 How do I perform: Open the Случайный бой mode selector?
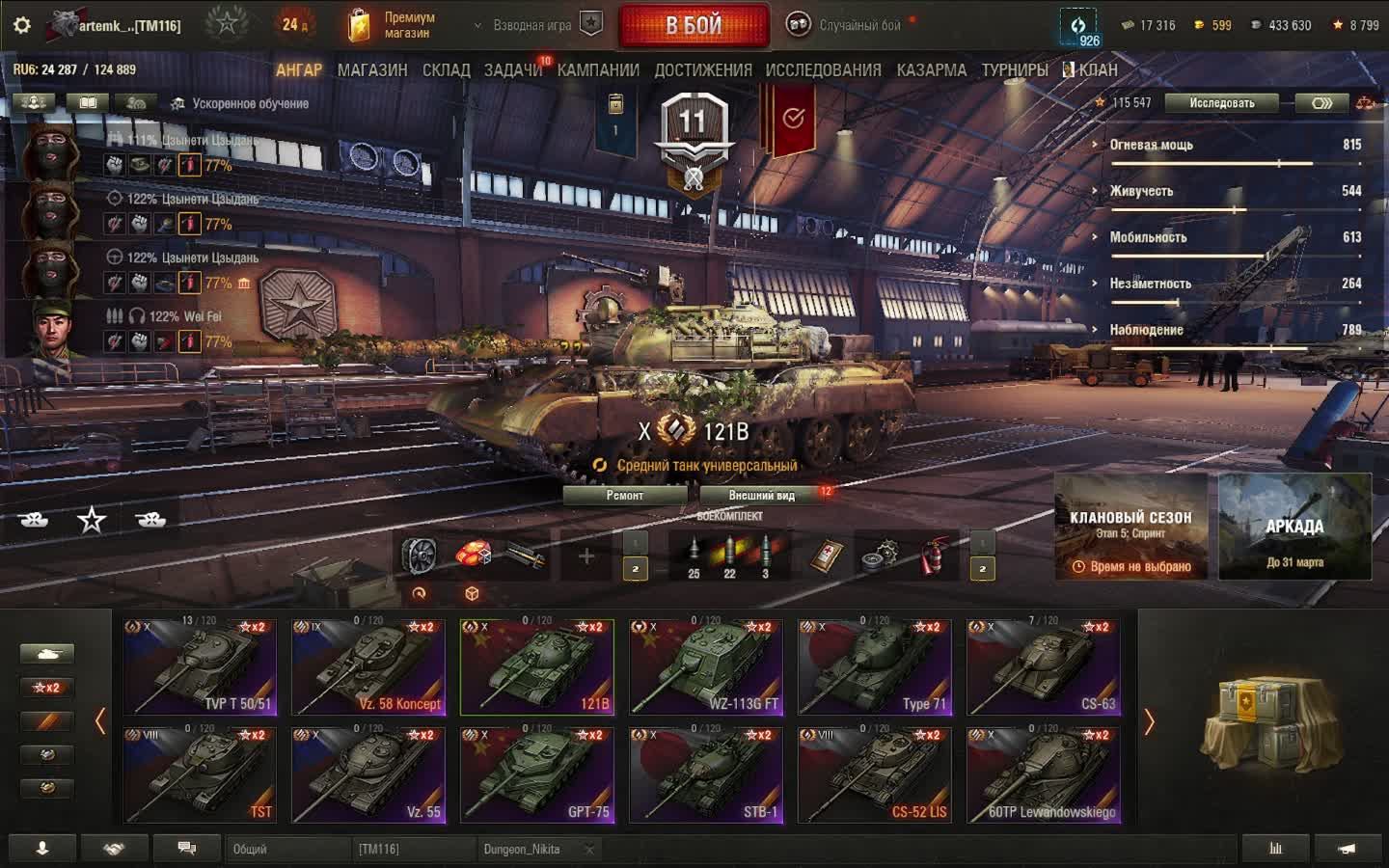point(849,25)
